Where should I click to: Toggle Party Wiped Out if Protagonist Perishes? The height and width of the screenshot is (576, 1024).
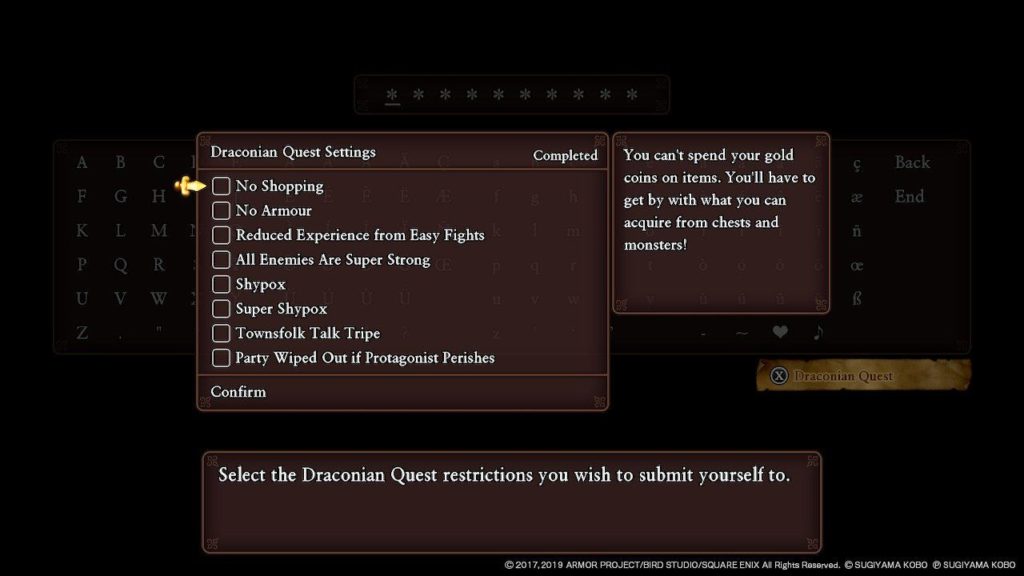point(221,358)
